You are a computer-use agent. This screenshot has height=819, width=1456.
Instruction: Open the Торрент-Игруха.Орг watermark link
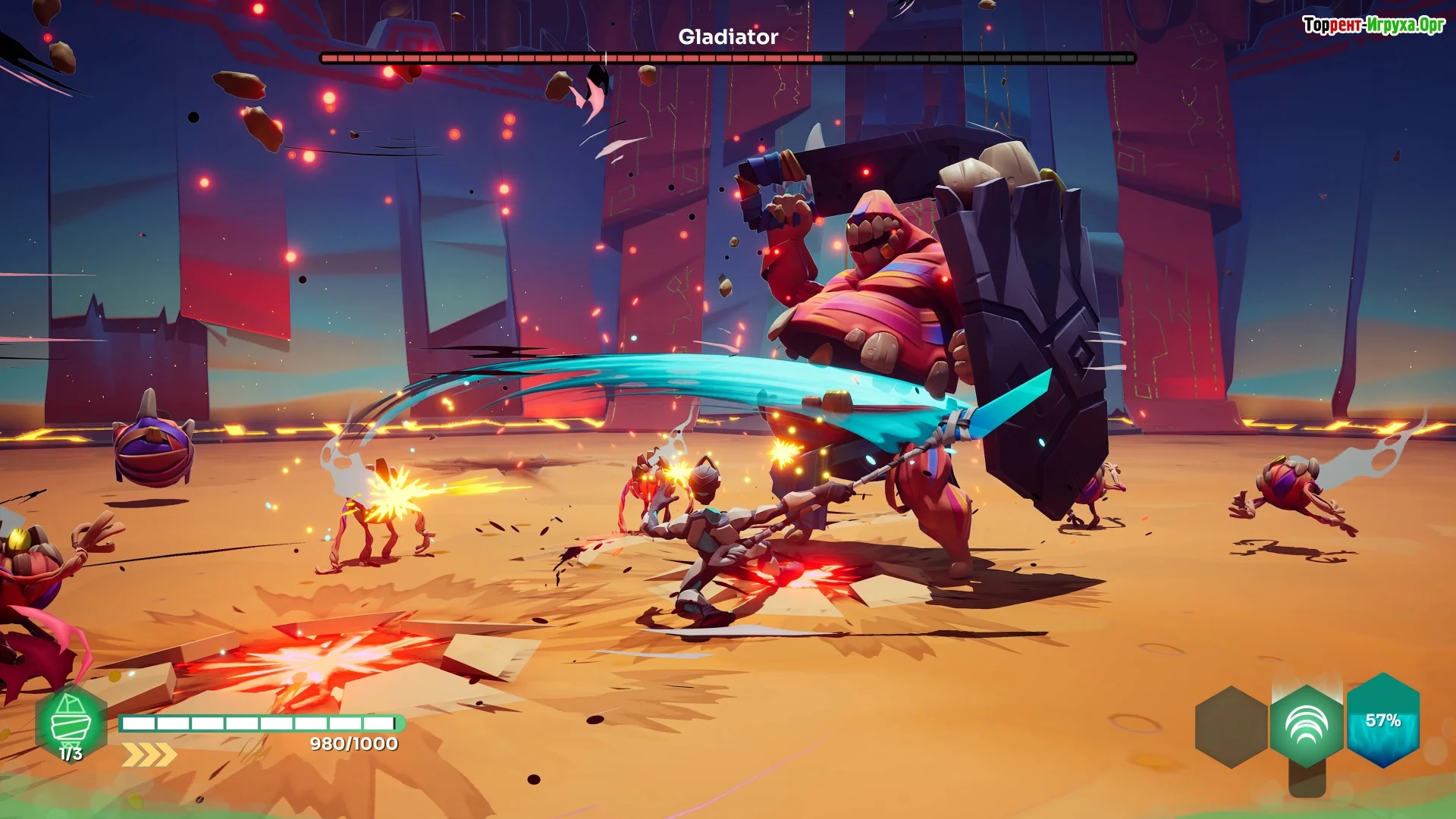pos(1373,25)
